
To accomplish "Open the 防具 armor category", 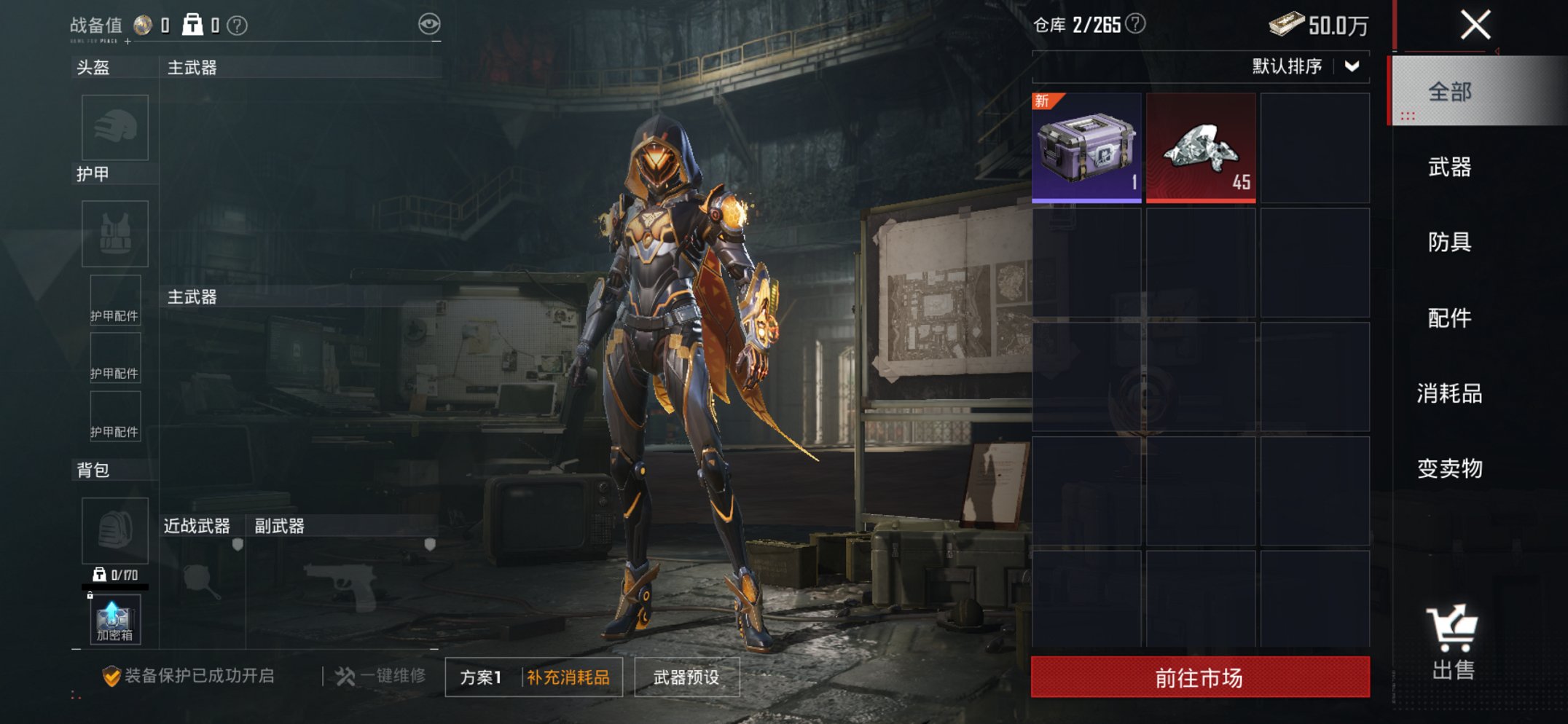I will (x=1450, y=242).
